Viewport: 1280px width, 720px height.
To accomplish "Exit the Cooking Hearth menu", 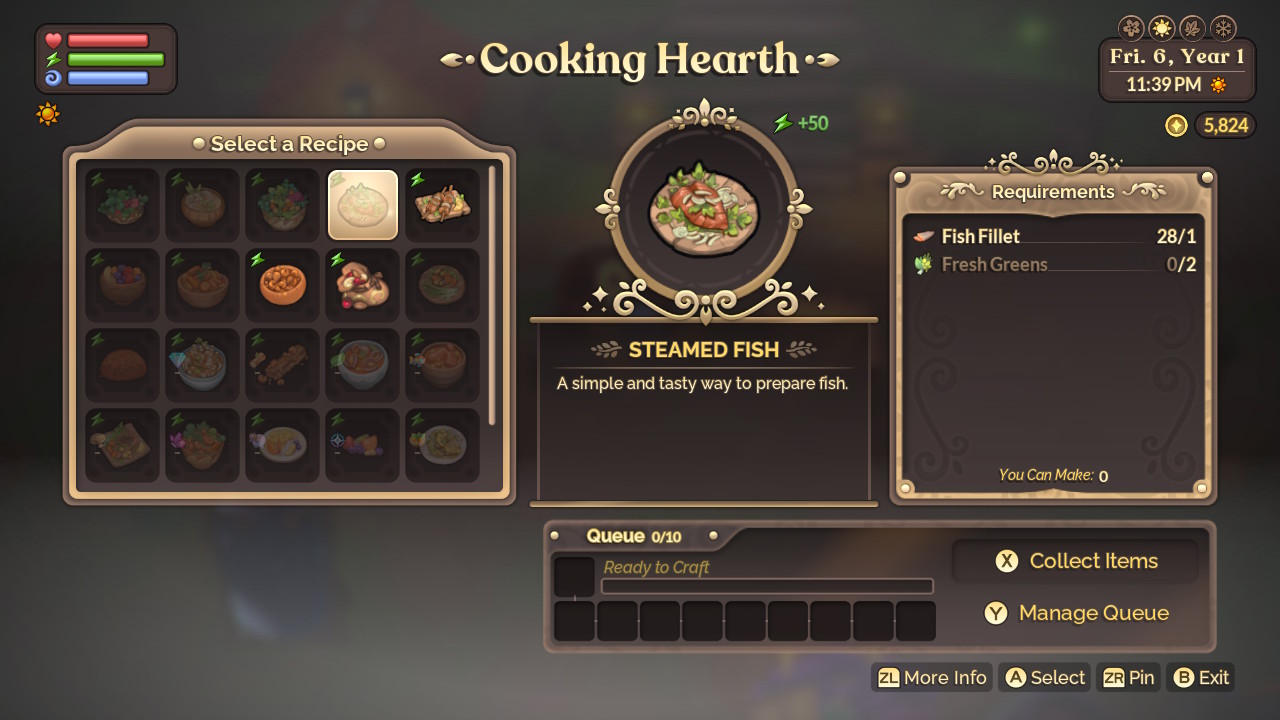I will tap(1201, 678).
